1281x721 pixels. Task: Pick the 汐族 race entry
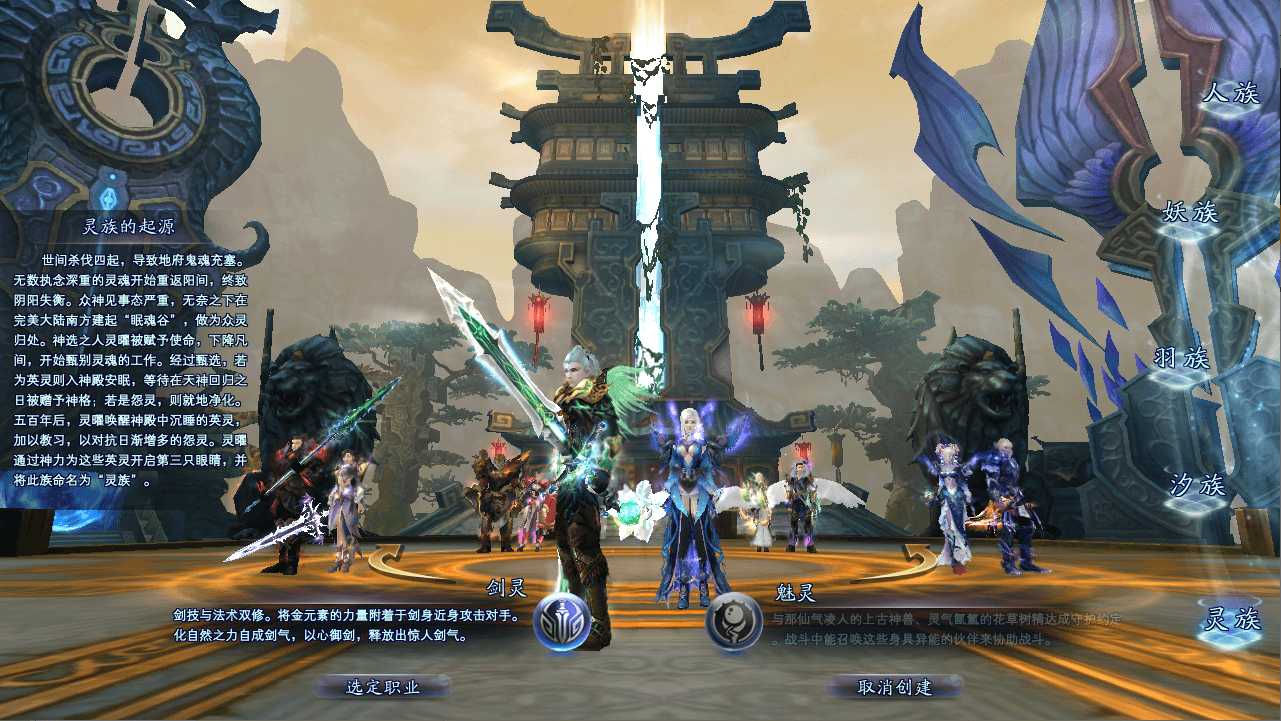point(1198,486)
